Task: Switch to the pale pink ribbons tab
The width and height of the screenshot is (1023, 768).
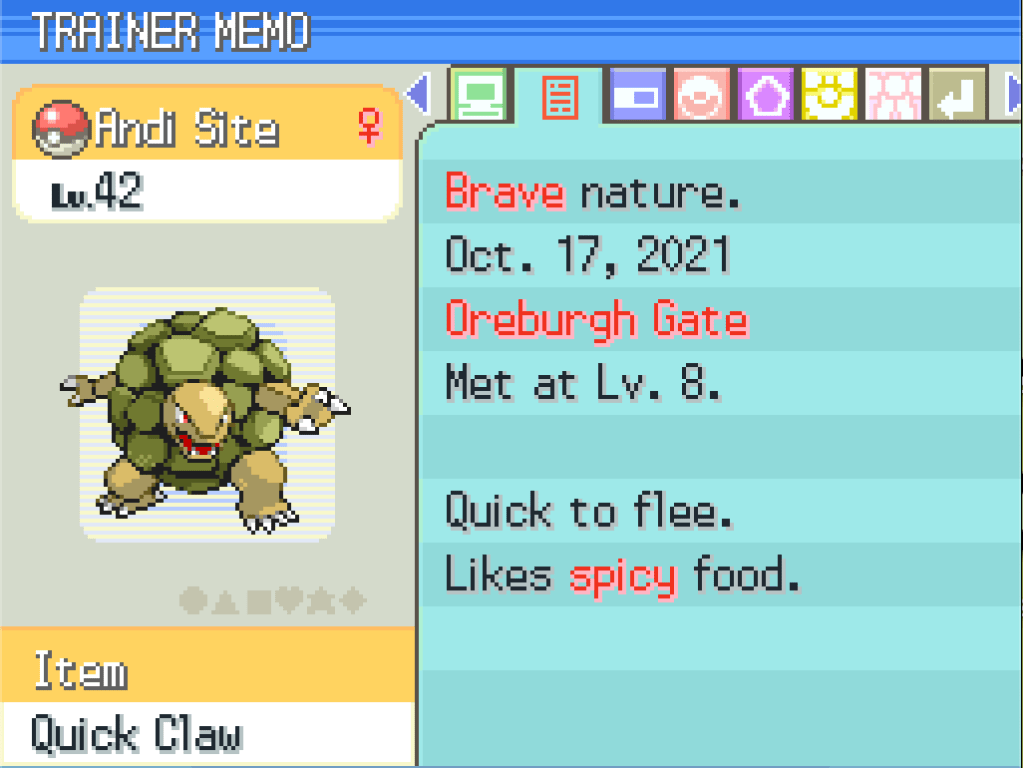Action: click(893, 96)
